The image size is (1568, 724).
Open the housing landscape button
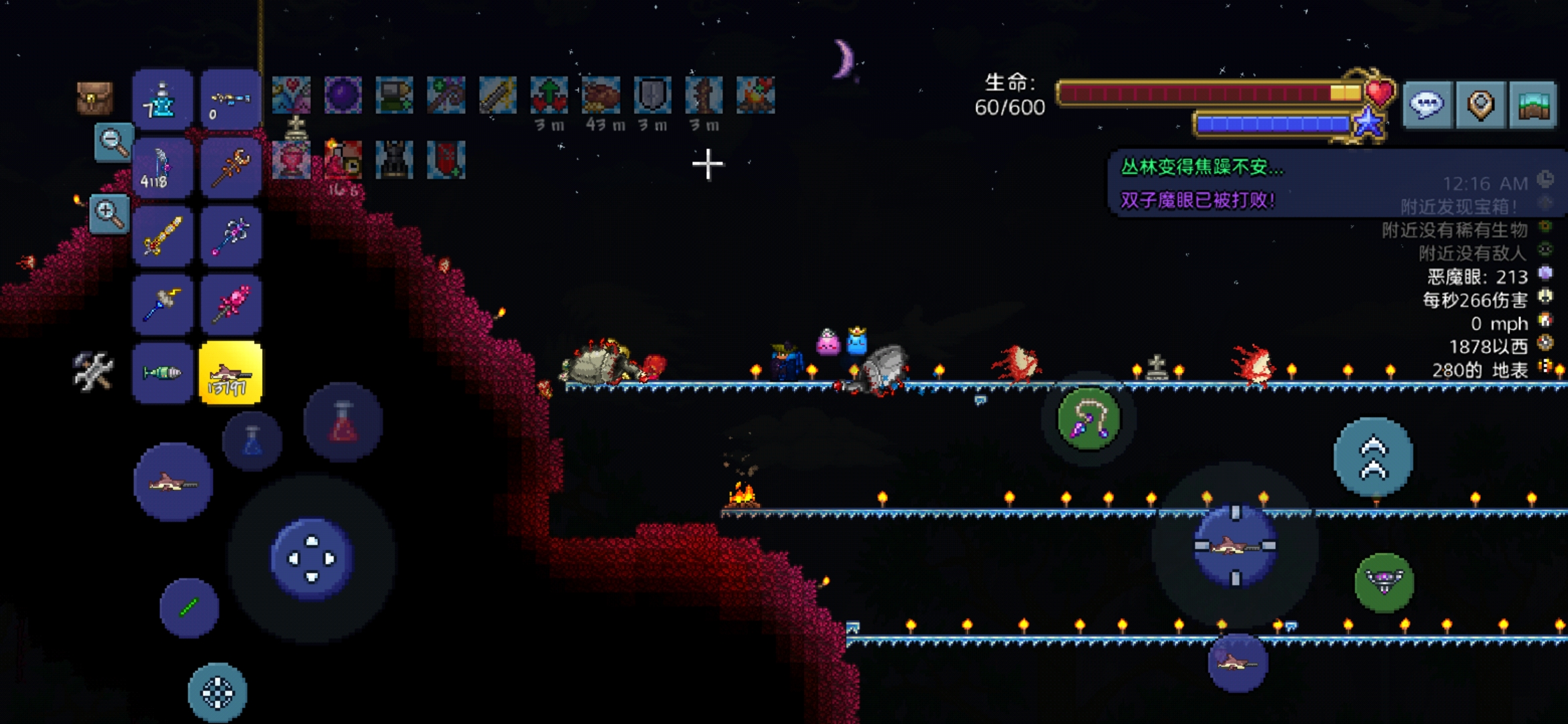coord(1533,105)
